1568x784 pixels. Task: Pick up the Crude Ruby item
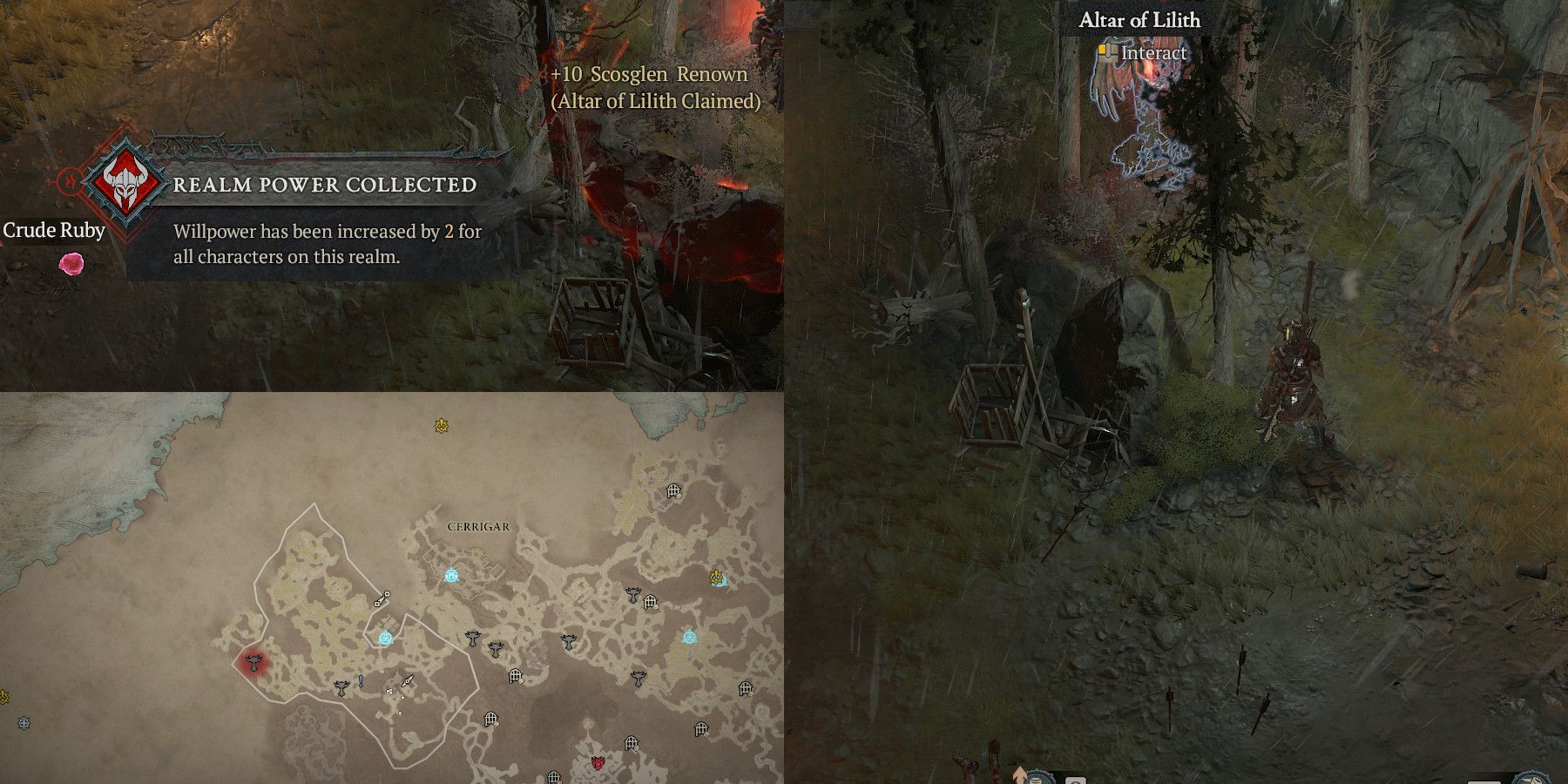click(x=70, y=261)
